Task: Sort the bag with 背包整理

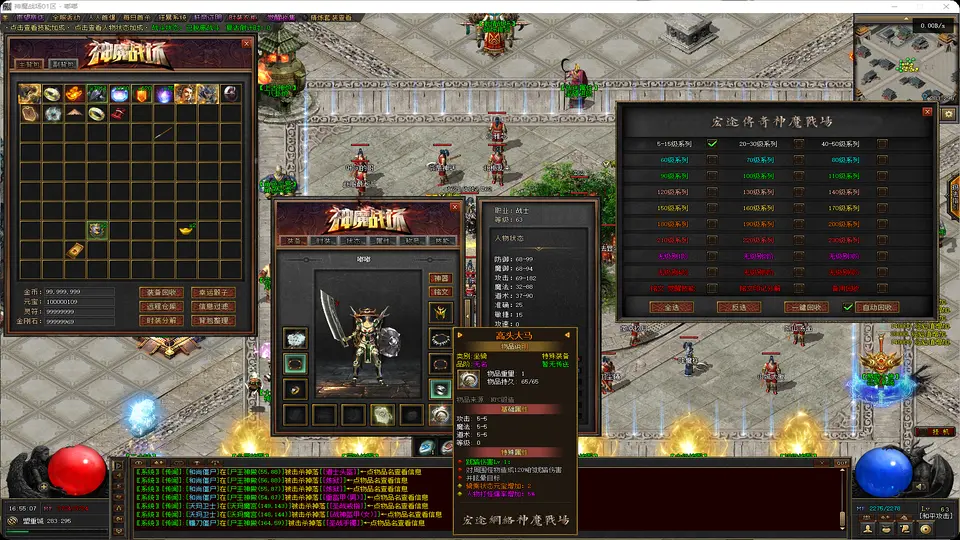Action: [x=214, y=320]
